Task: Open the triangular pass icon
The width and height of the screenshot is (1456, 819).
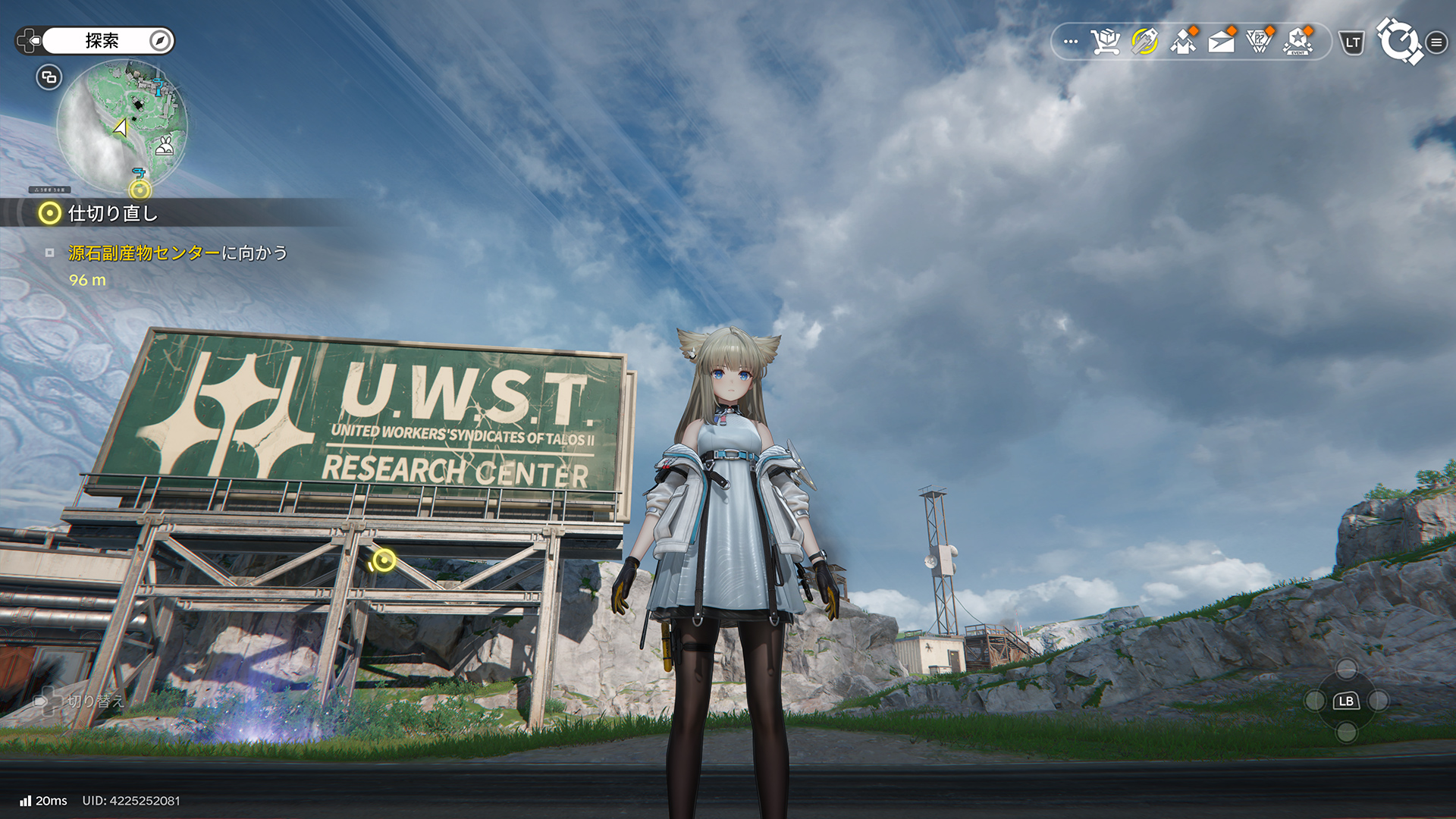Action: coord(1260,42)
